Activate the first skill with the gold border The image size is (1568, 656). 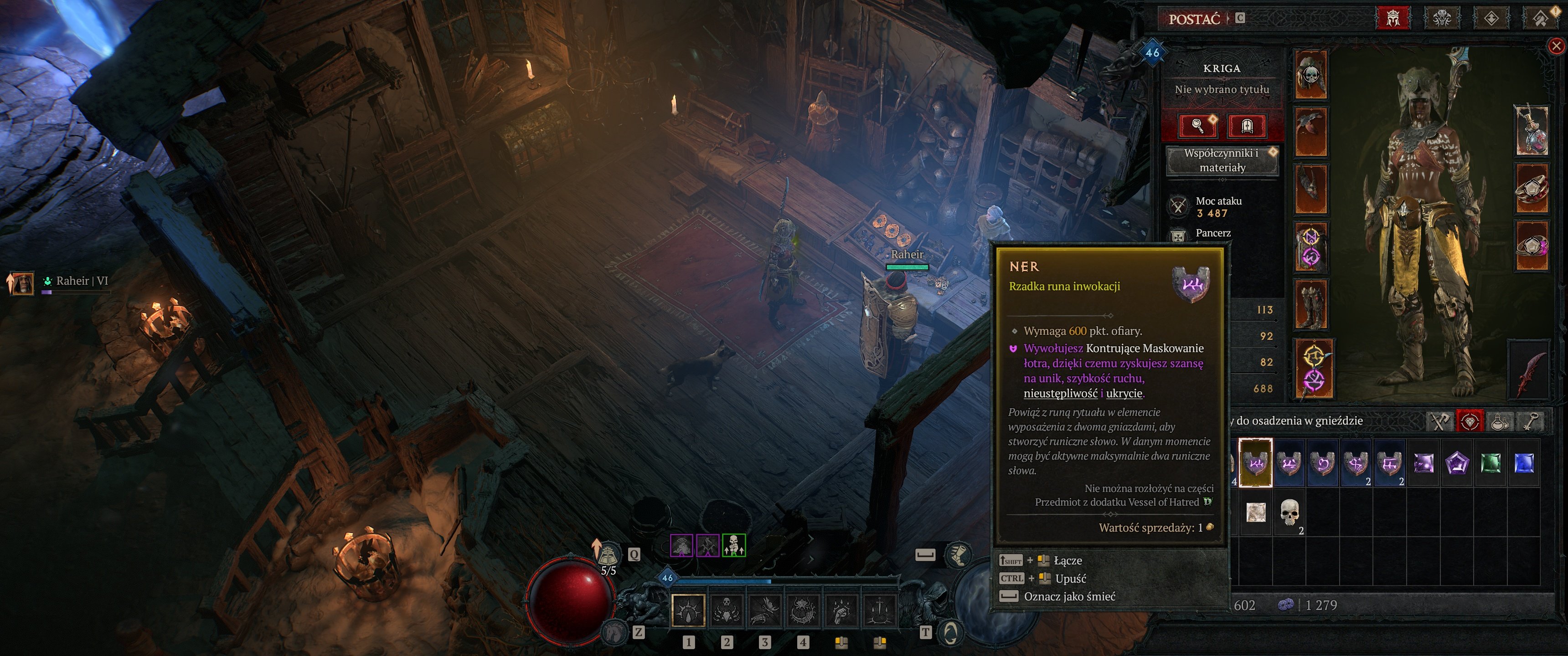pos(688,609)
